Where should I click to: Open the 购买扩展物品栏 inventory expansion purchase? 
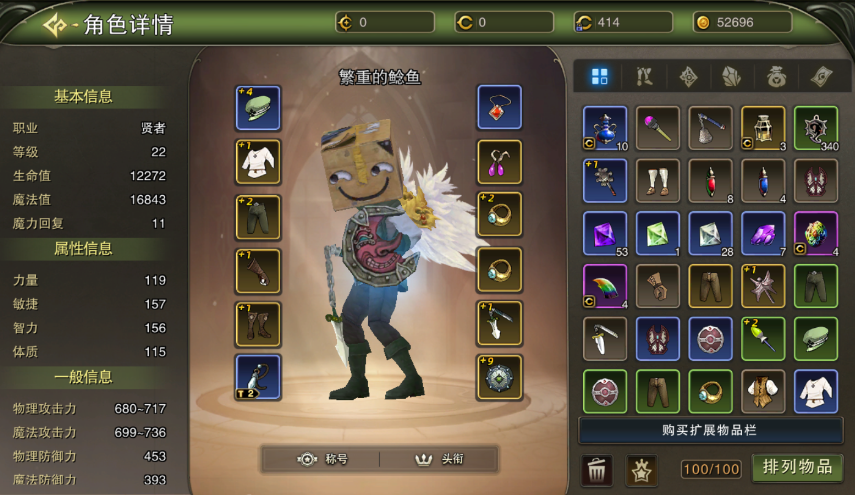tap(710, 430)
